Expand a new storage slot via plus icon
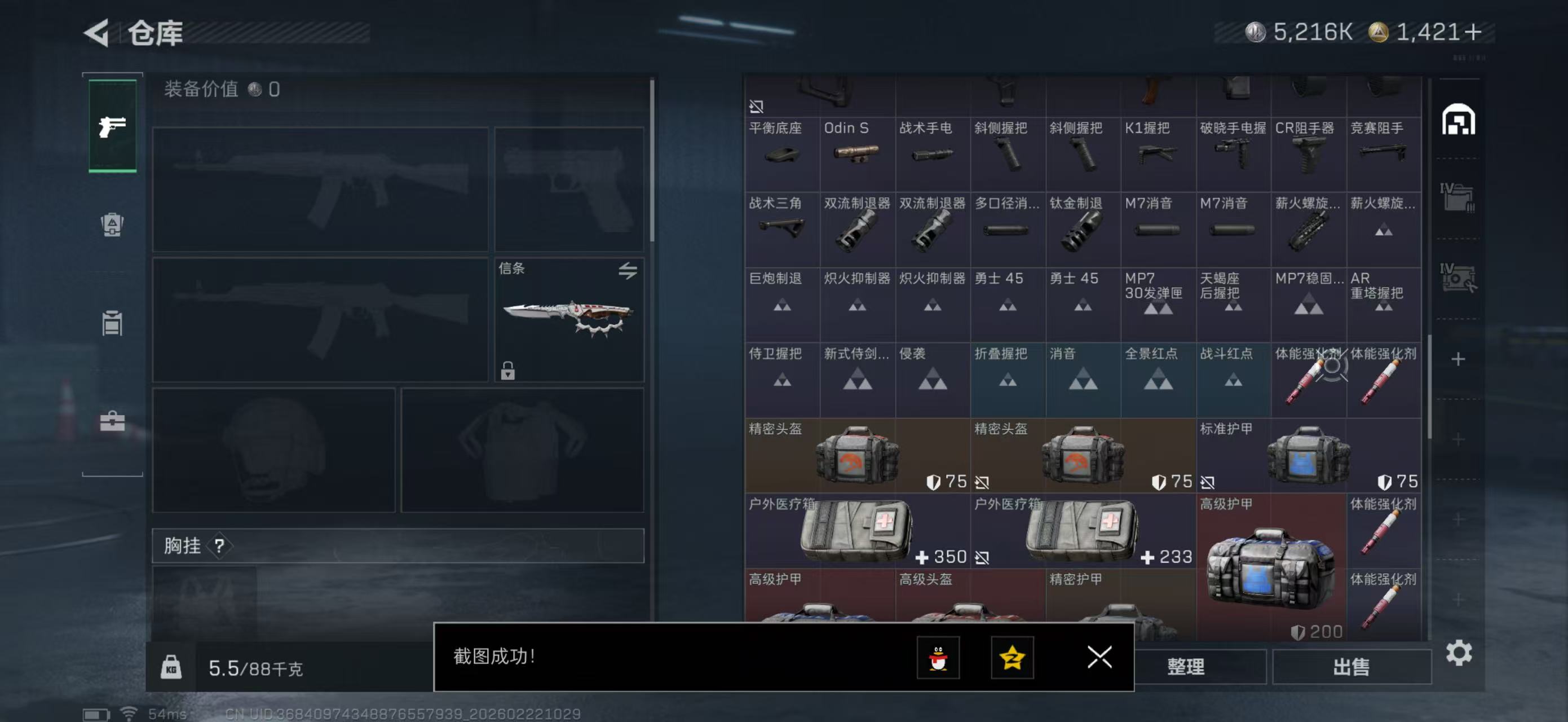1568x722 pixels. (x=1460, y=359)
